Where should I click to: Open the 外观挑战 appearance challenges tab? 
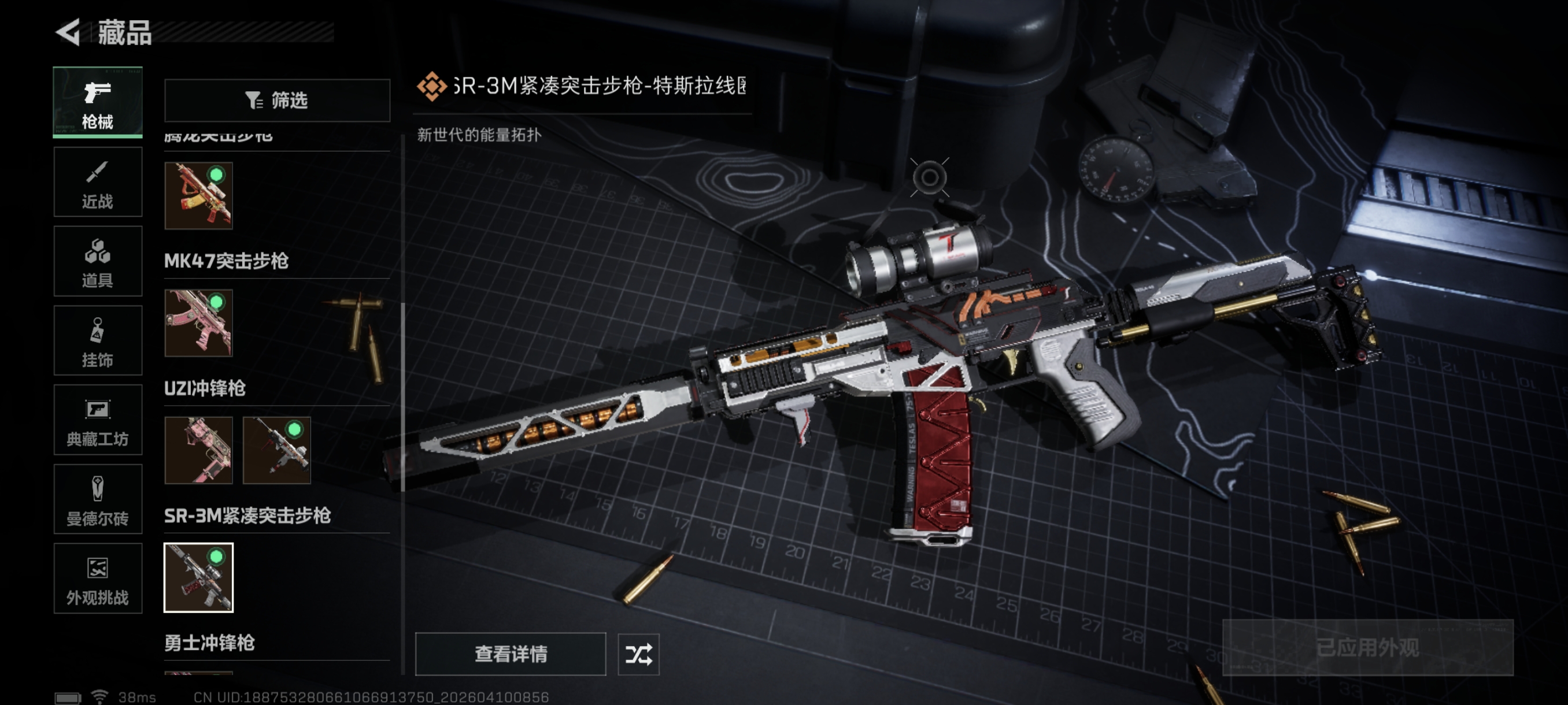click(x=97, y=578)
